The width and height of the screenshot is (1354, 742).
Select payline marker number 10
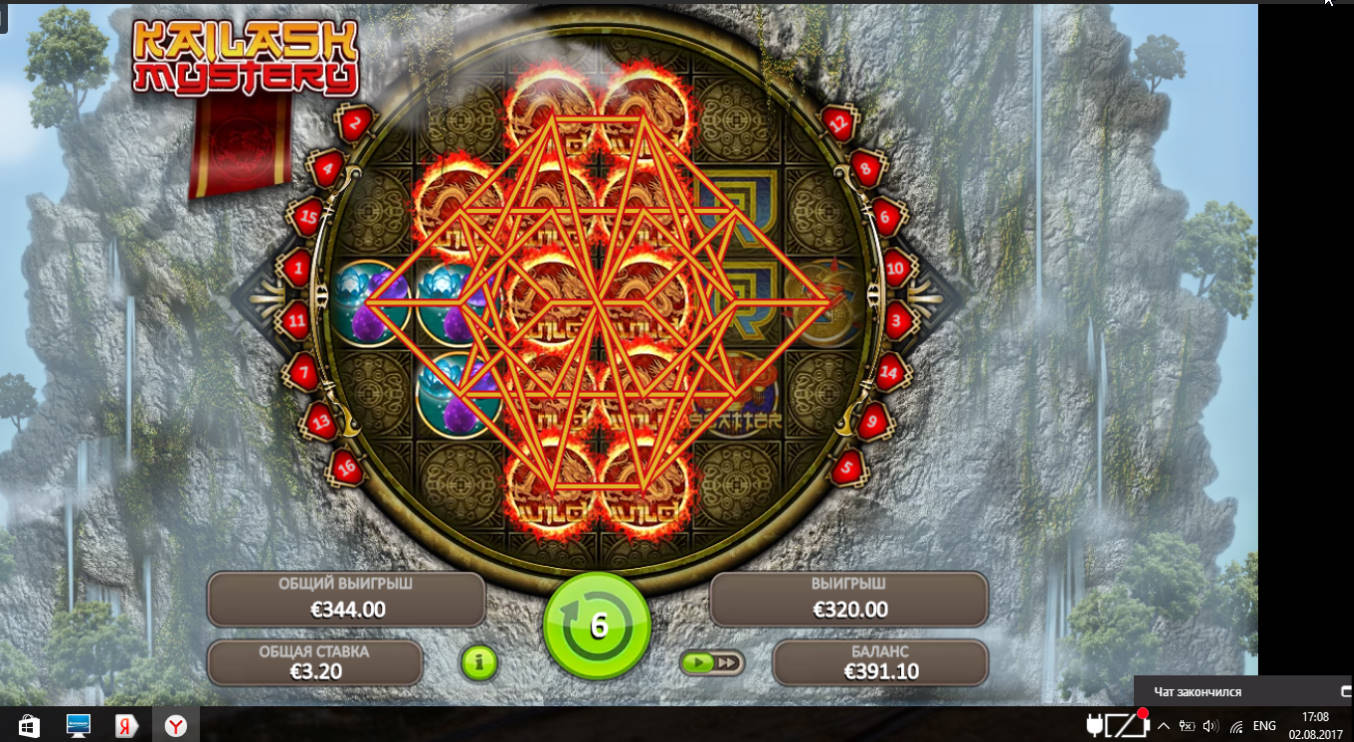click(896, 267)
